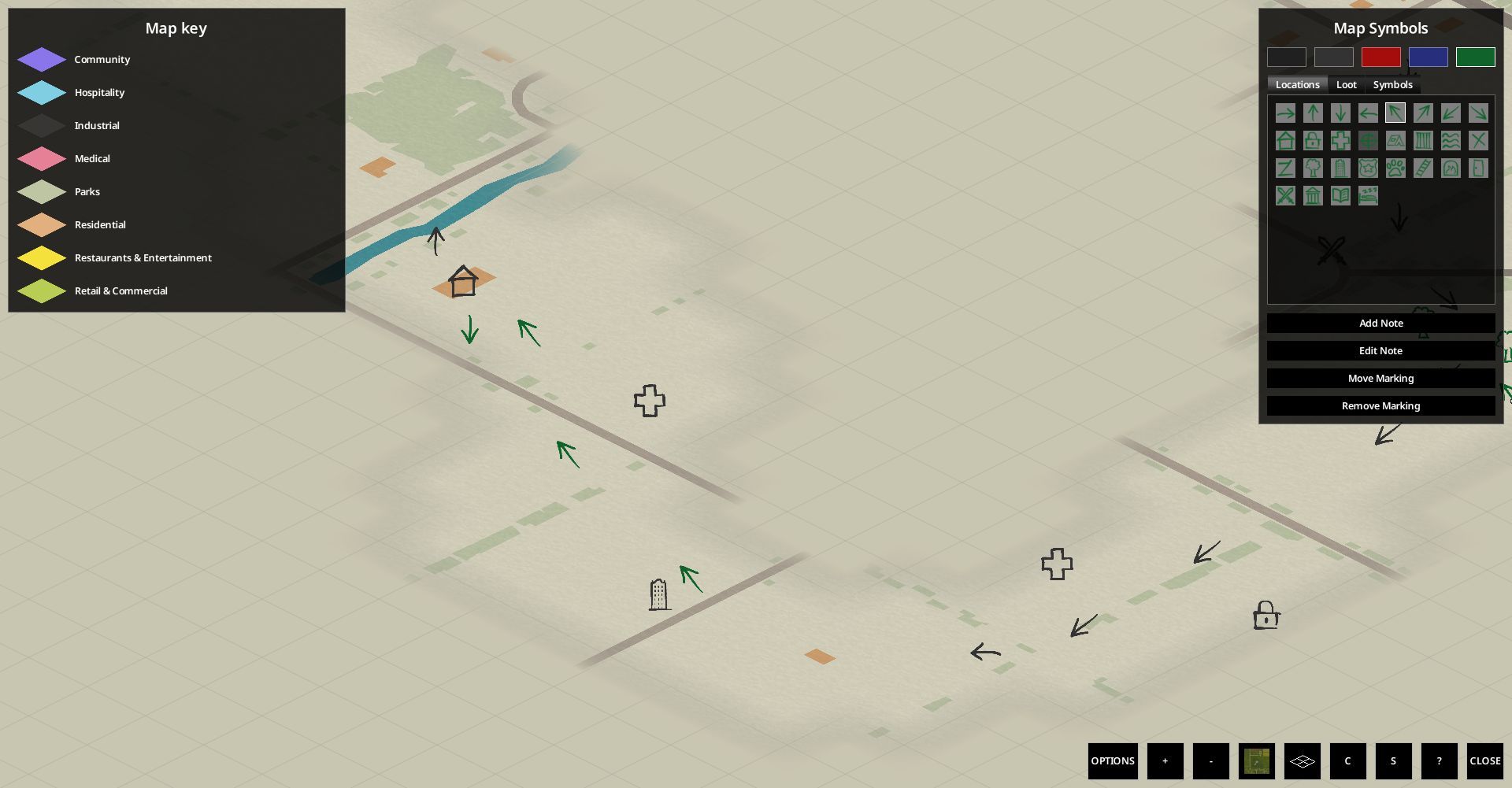The image size is (1512, 788).
Task: Choose the right arrow marker symbol
Action: pyautogui.click(x=1286, y=113)
